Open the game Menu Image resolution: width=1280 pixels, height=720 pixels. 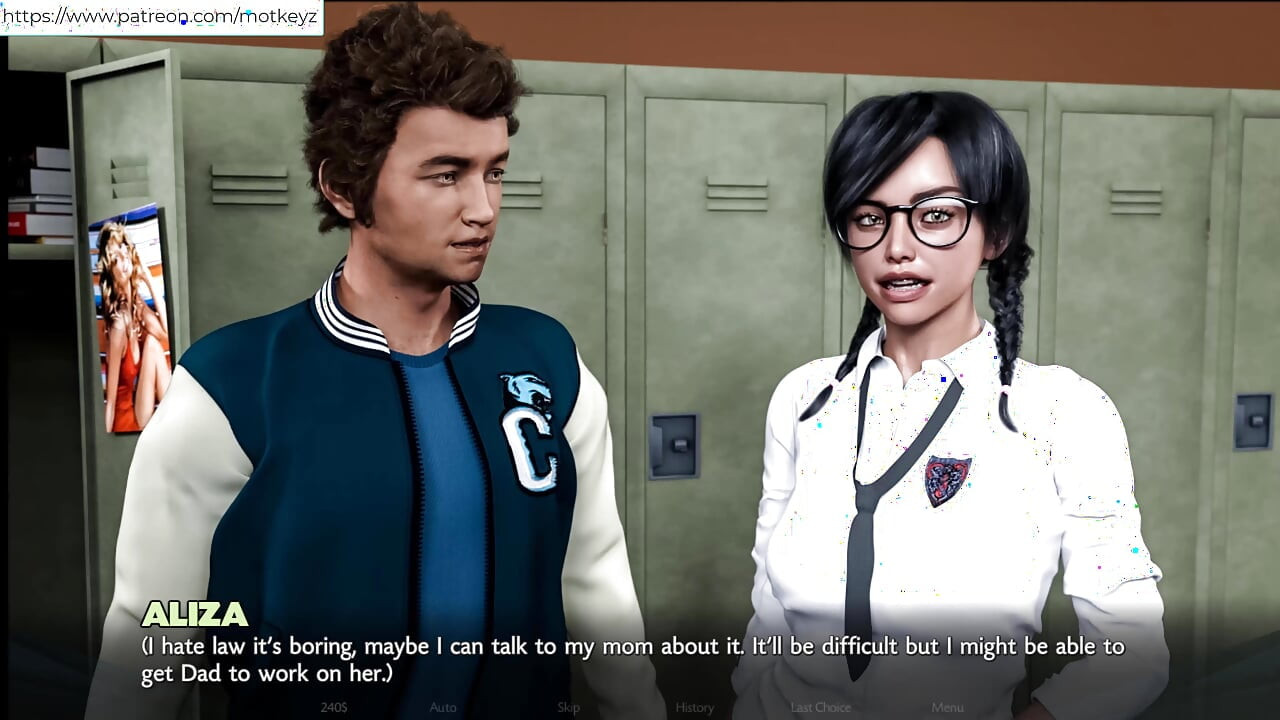947,707
